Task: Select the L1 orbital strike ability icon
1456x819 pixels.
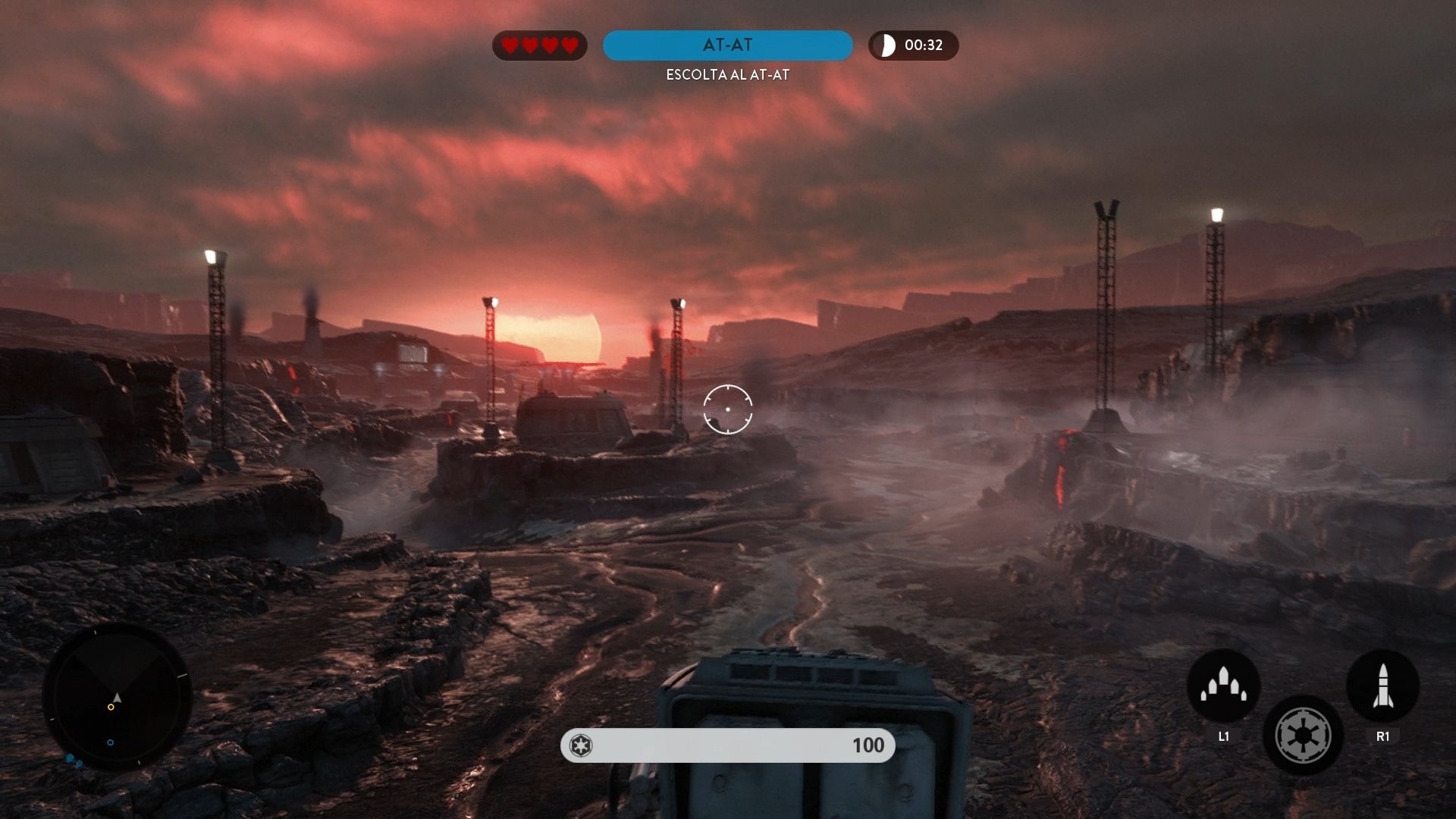Action: 1223,685
